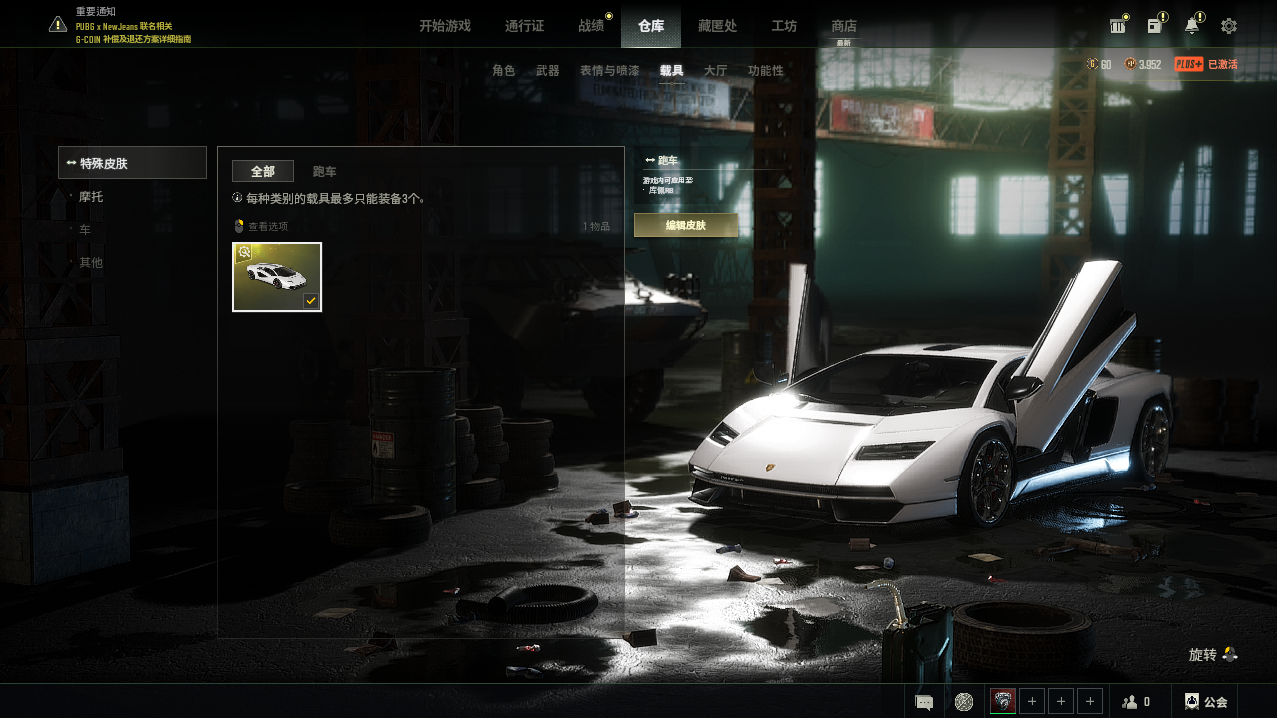This screenshot has width=1277, height=718.
Task: Open the chat speech bubble icon
Action: point(924,702)
